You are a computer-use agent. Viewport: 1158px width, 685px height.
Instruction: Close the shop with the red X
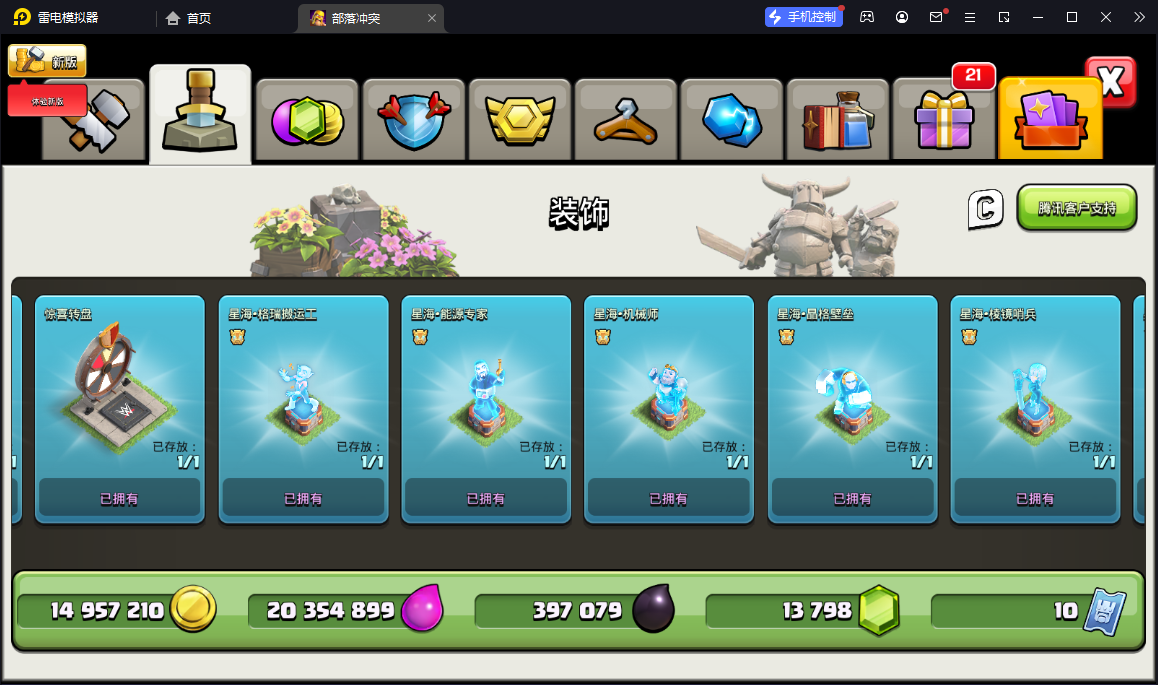1111,82
